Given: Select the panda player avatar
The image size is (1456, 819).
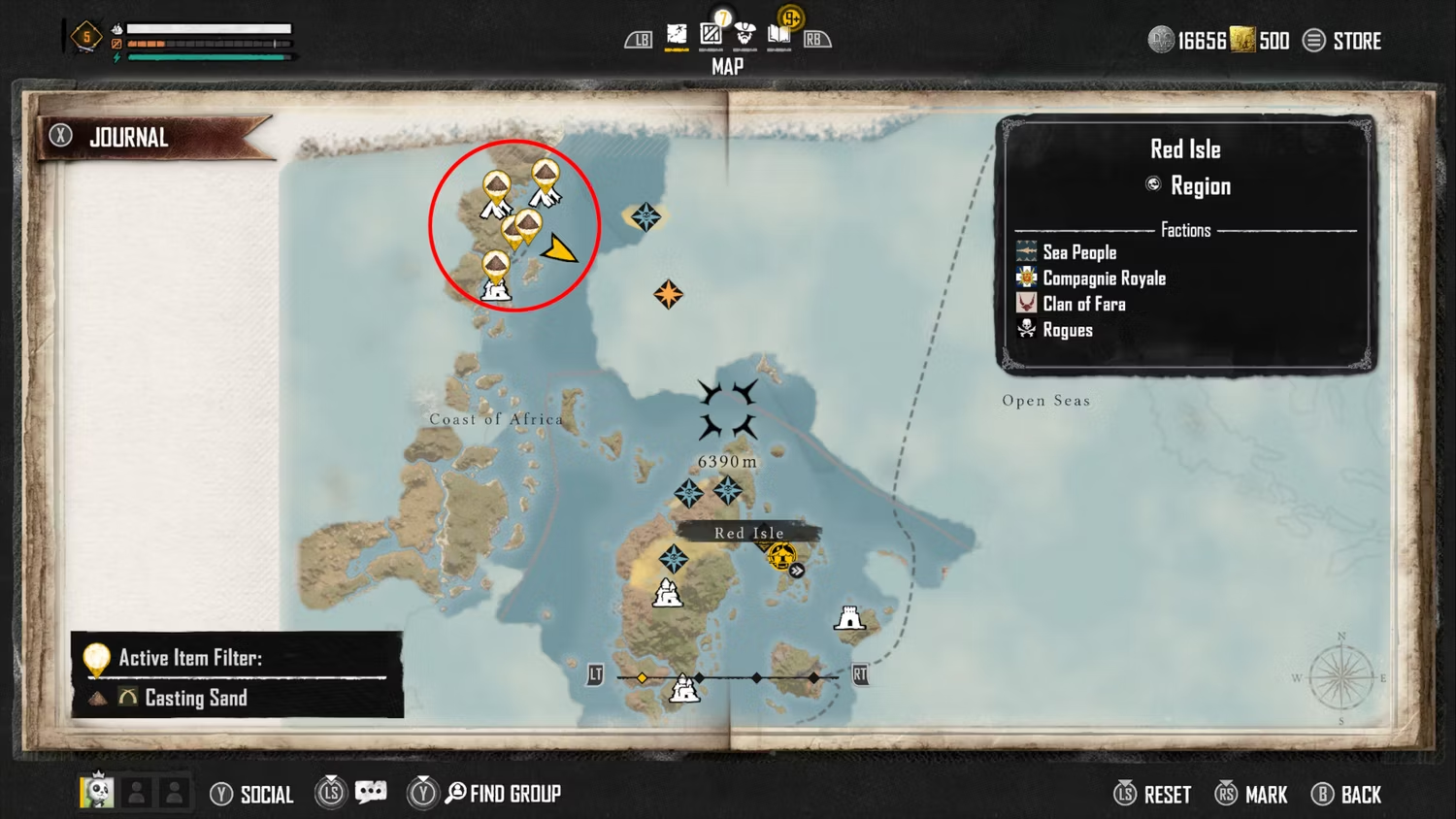Looking at the screenshot, I should [97, 792].
